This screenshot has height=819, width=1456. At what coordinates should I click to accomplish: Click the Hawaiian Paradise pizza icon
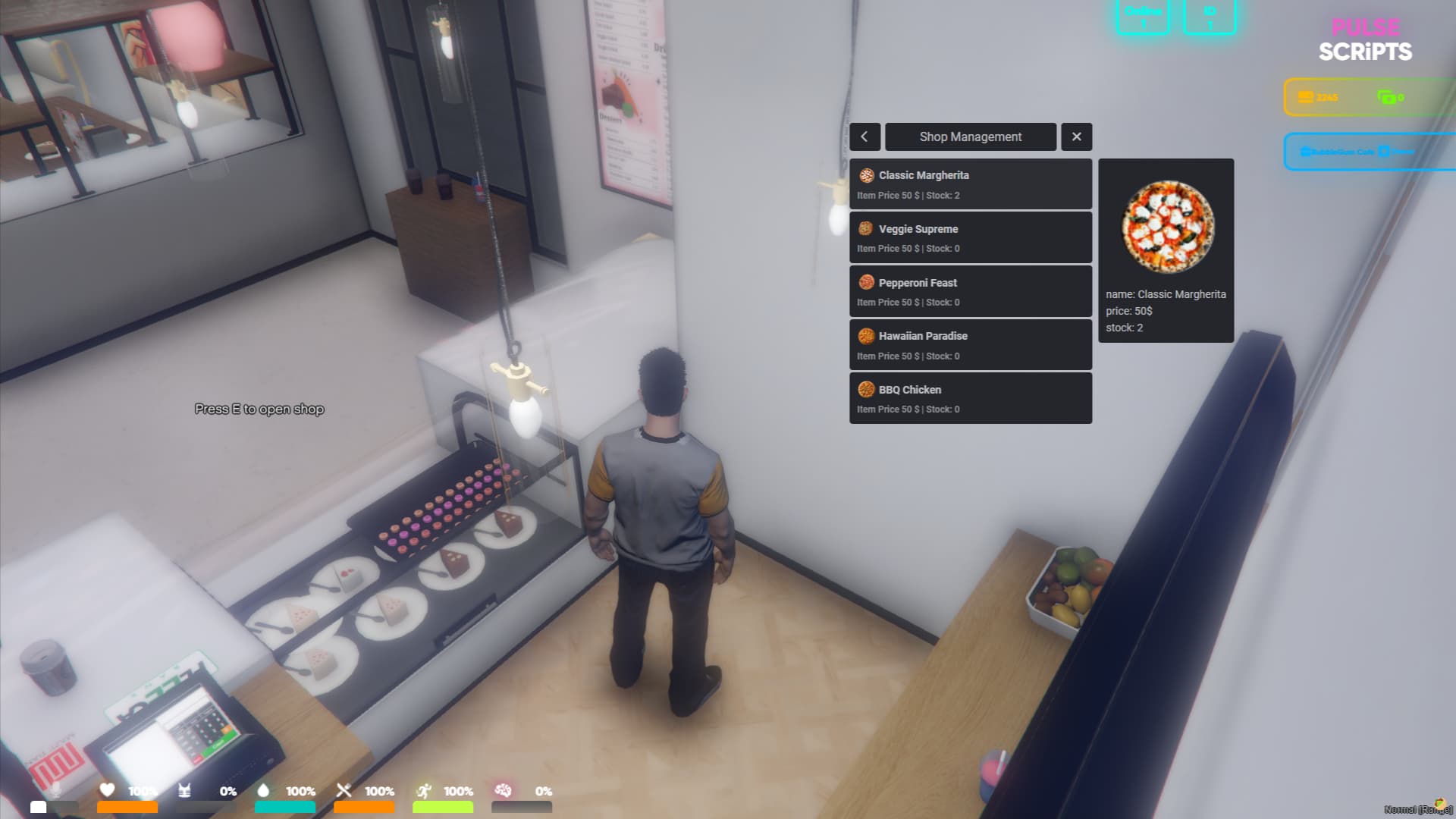click(864, 336)
